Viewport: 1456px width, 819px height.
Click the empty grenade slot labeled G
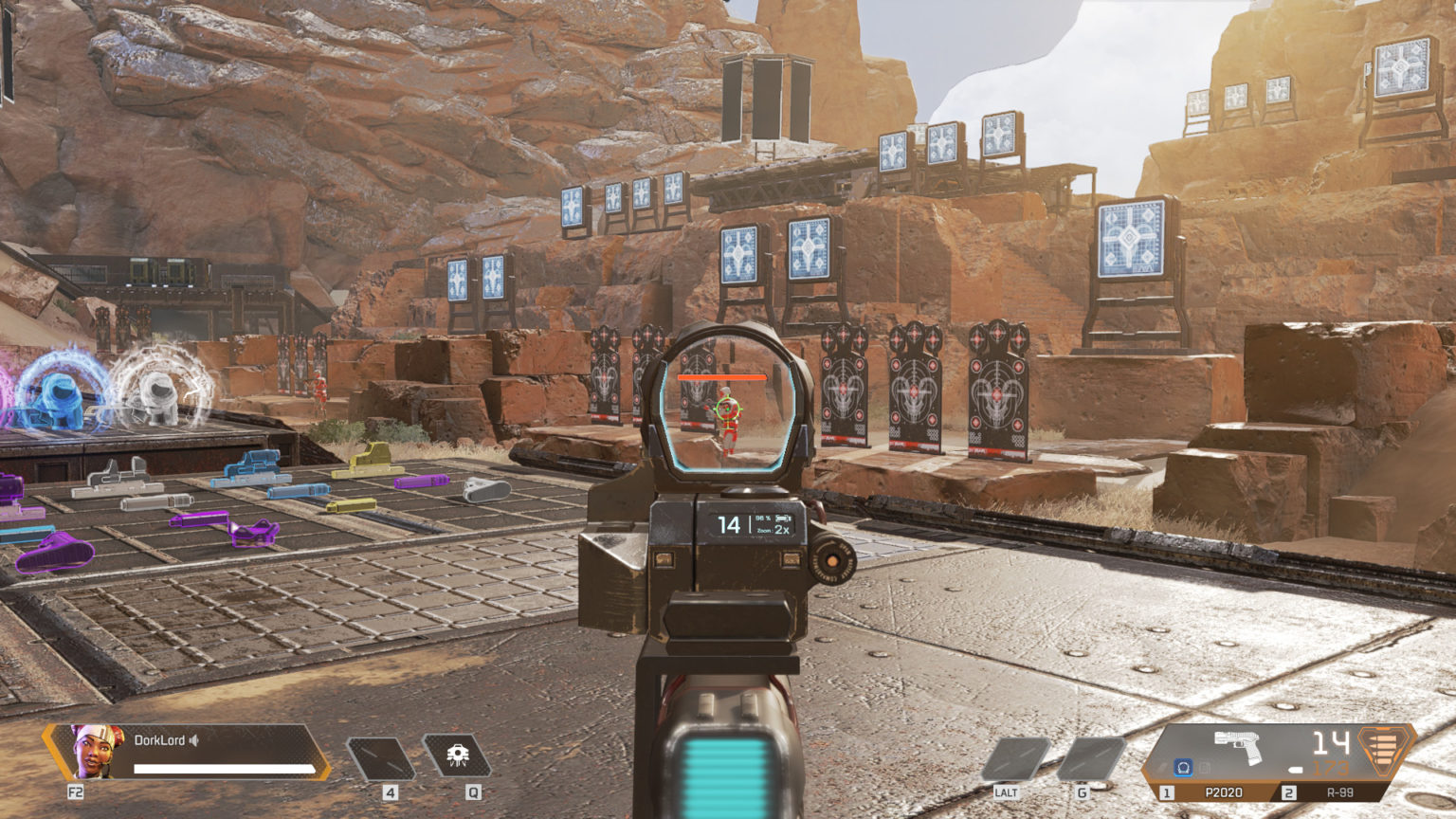coord(1090,757)
